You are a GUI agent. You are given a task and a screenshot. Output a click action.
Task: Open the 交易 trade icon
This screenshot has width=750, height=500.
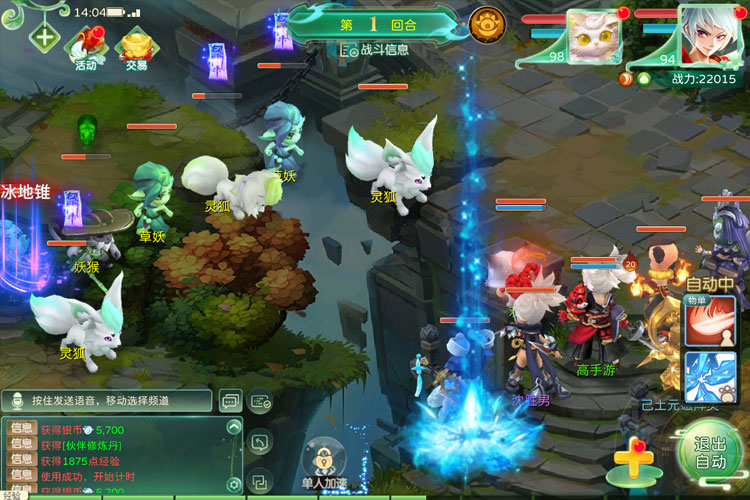(136, 46)
